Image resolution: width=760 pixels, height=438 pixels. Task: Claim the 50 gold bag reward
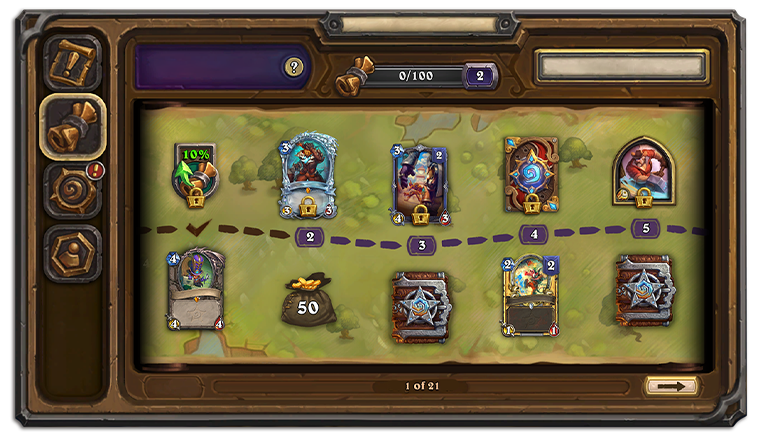pyautogui.click(x=308, y=301)
